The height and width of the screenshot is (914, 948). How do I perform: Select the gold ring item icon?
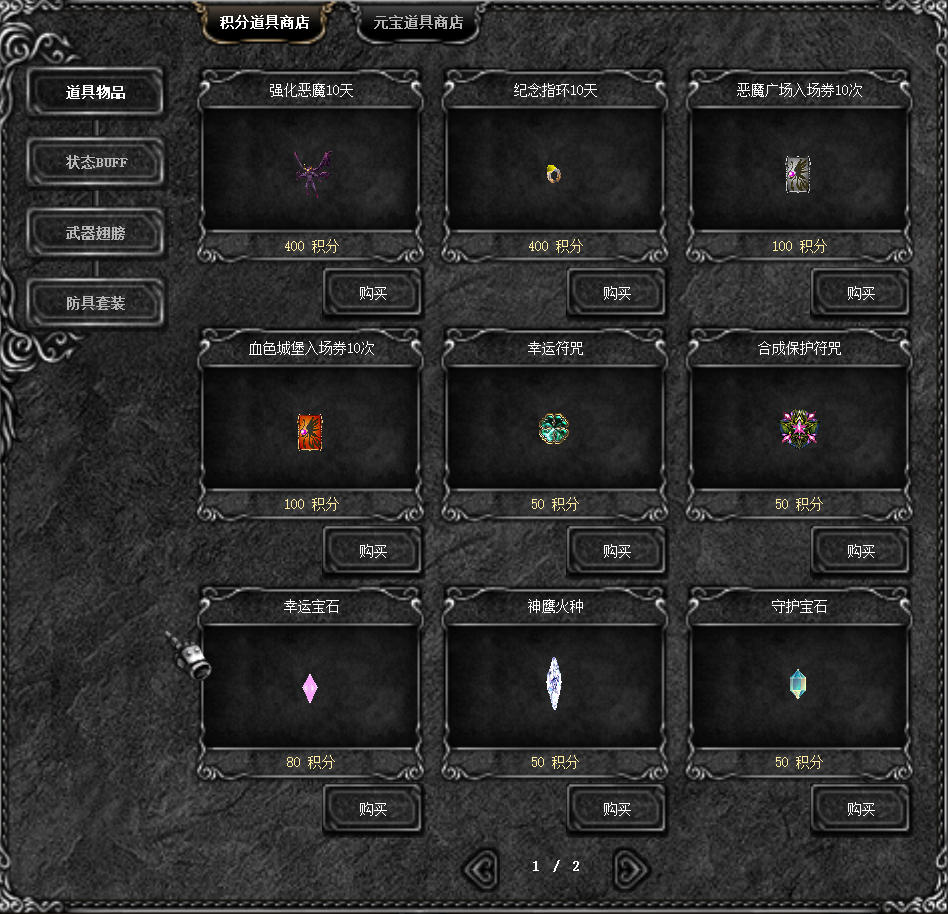(554, 174)
